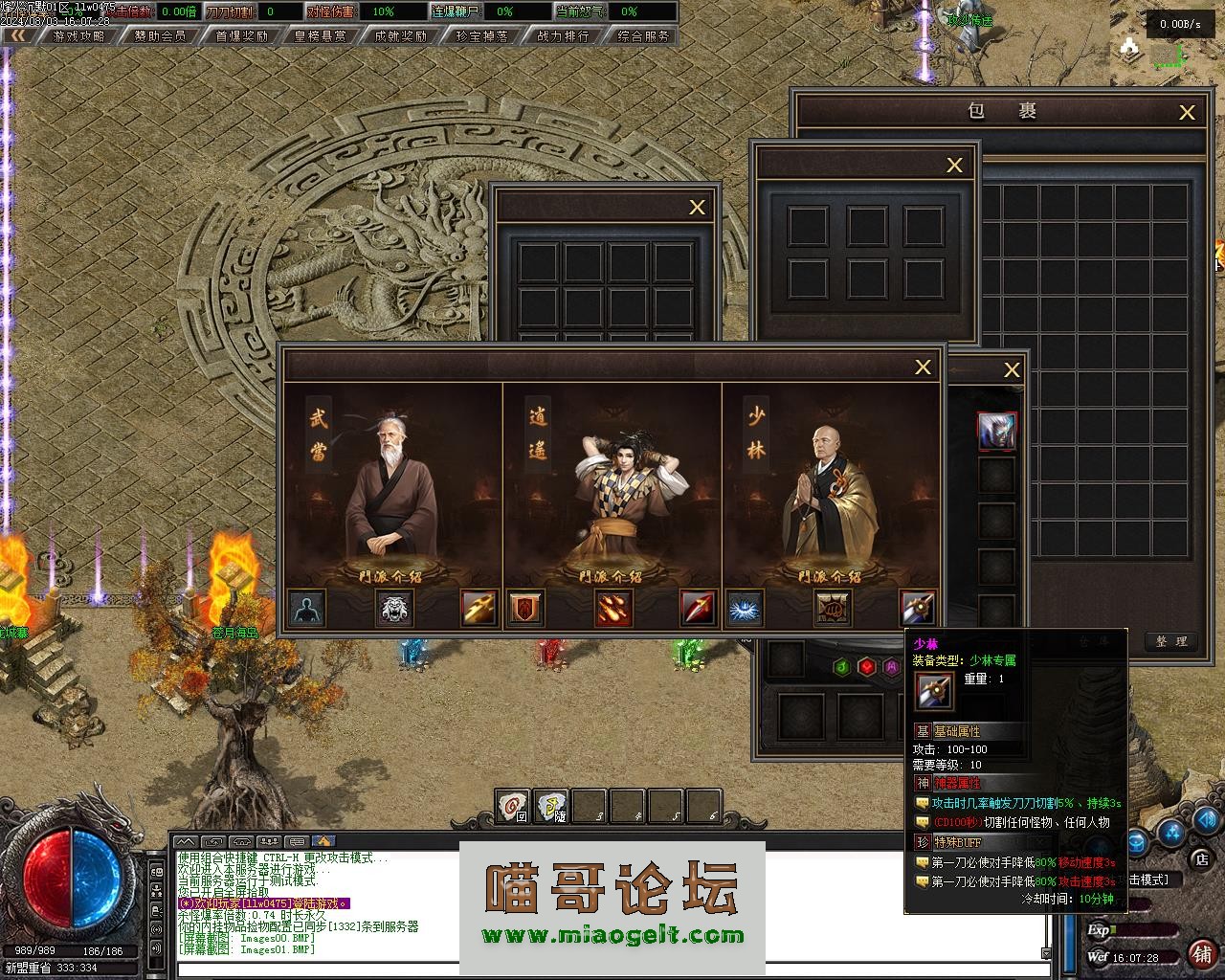Open the 游戏攻略 game guide menu
This screenshot has width=1225, height=980.
click(79, 36)
